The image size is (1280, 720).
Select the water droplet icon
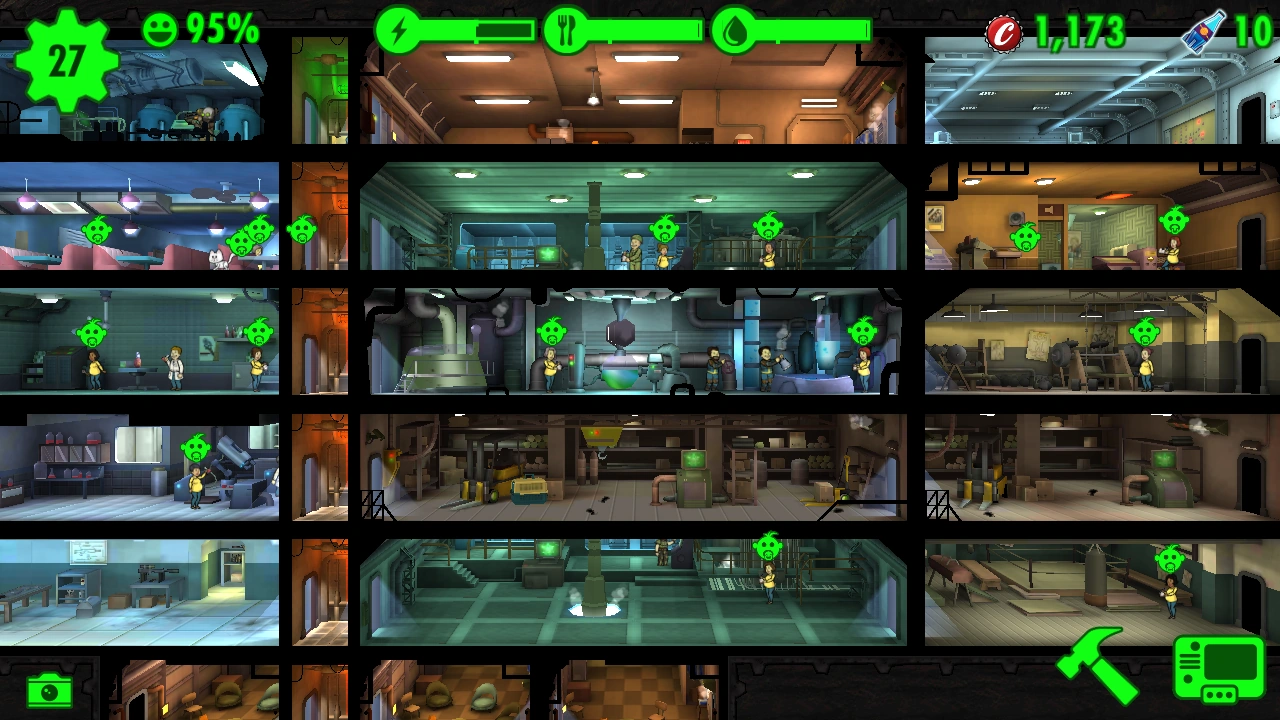734,30
